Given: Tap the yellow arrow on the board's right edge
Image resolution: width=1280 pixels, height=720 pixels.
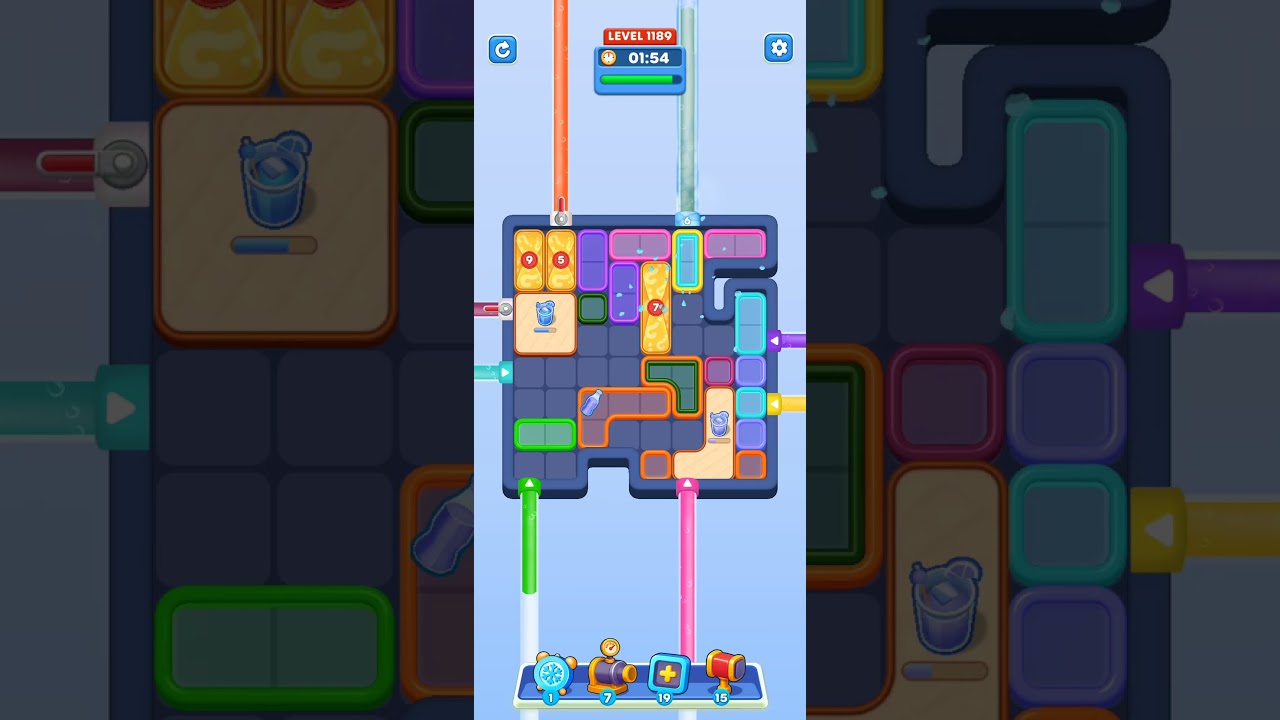Looking at the screenshot, I should [x=777, y=404].
